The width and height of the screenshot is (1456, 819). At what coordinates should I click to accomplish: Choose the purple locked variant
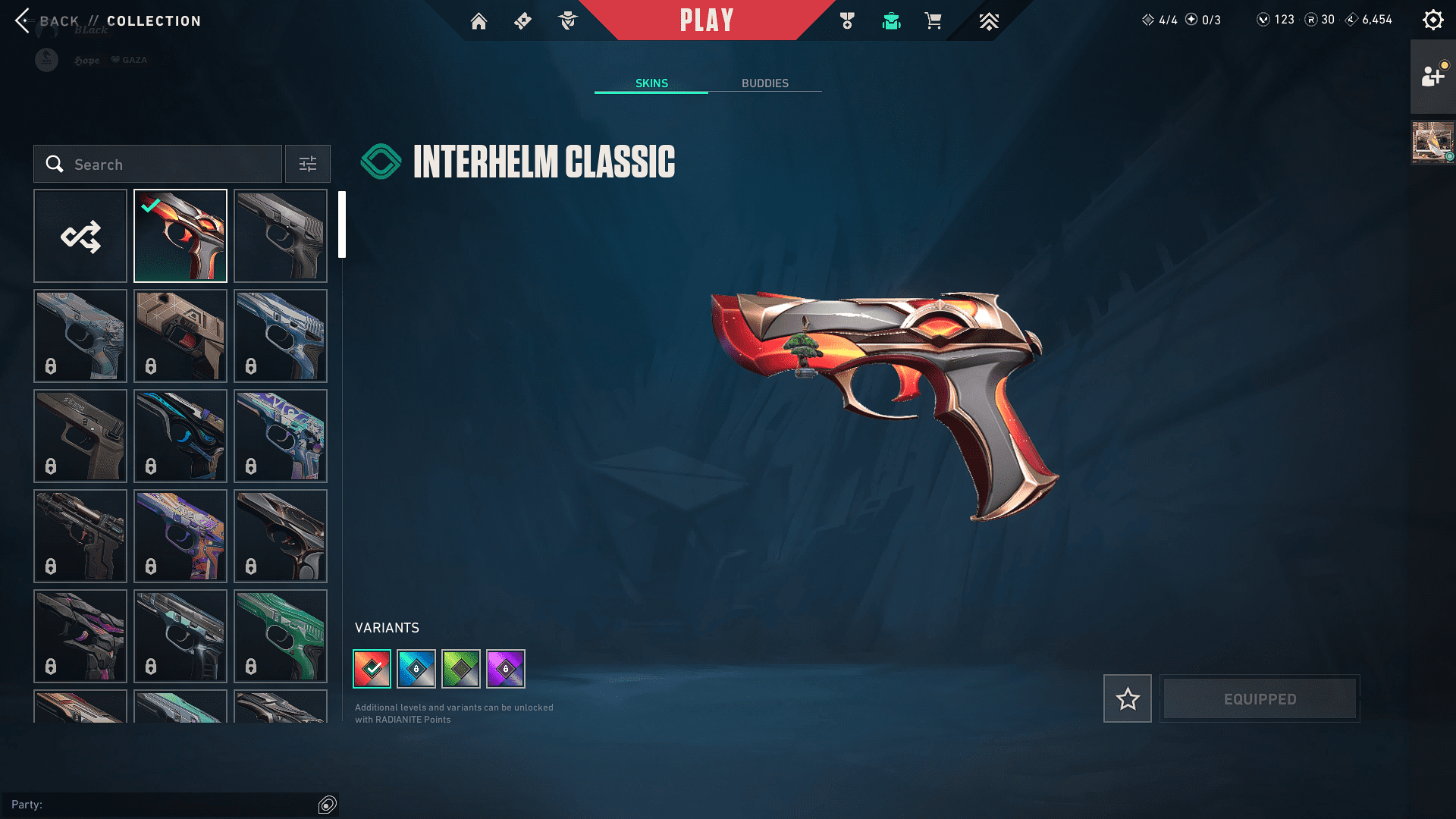coord(506,669)
